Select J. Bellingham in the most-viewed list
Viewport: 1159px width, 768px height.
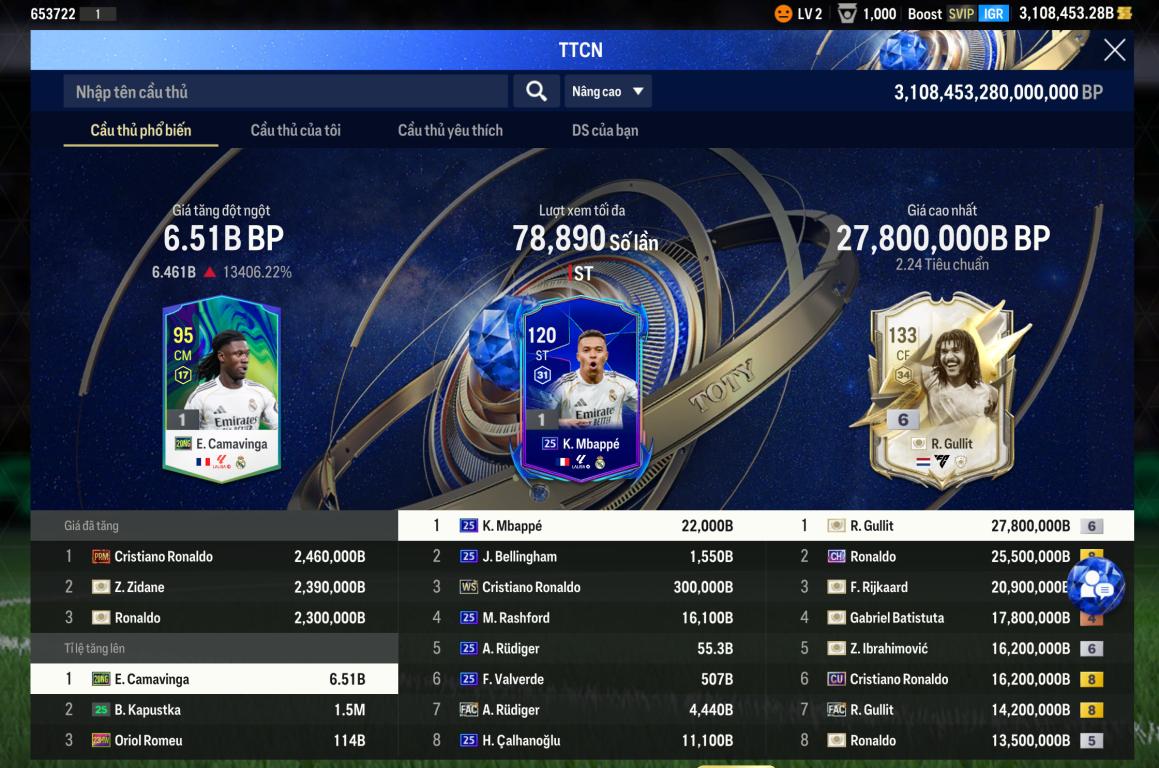(582, 556)
